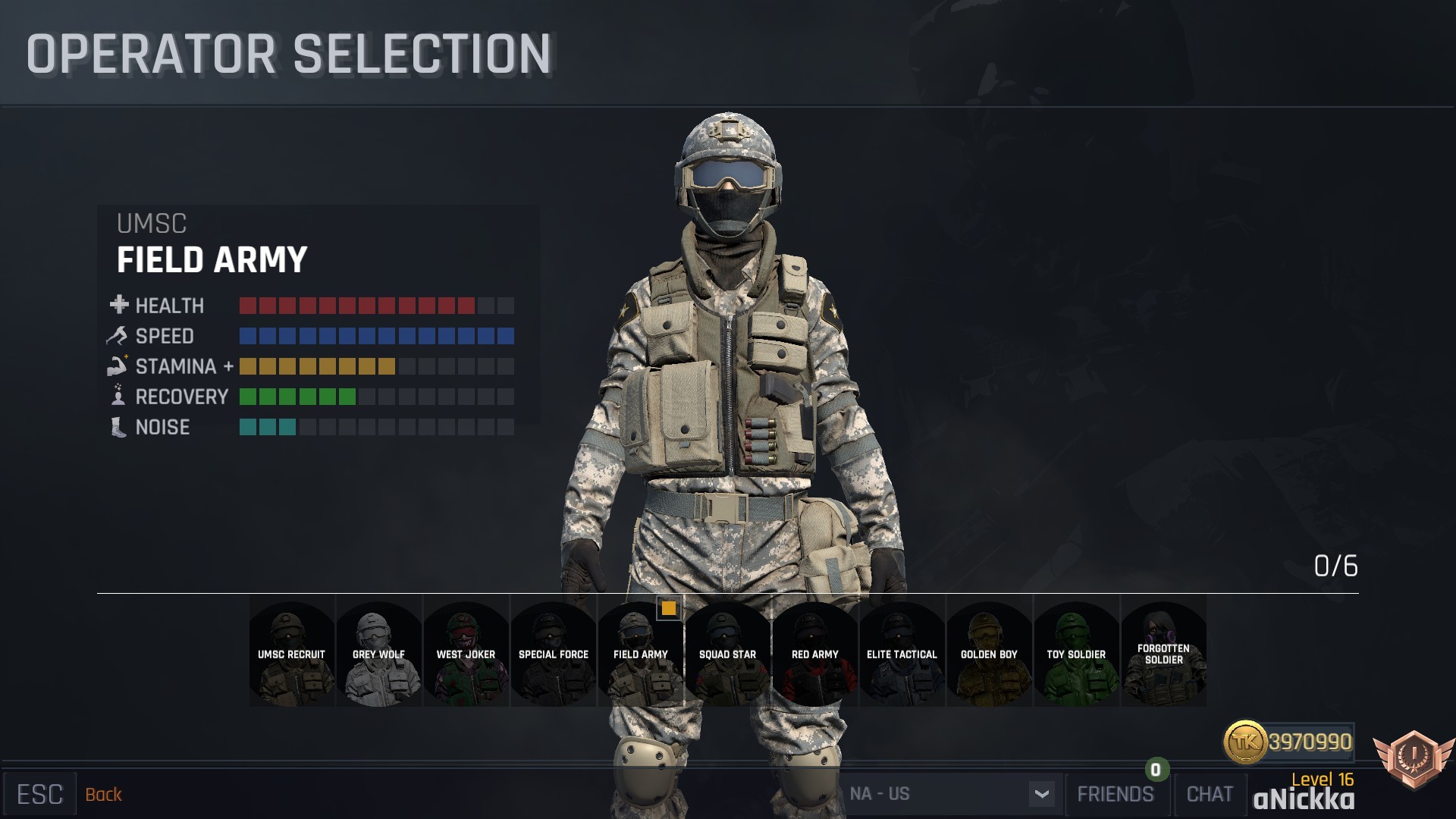Click the Stamina flexed arm icon
The image size is (1456, 819).
(118, 366)
